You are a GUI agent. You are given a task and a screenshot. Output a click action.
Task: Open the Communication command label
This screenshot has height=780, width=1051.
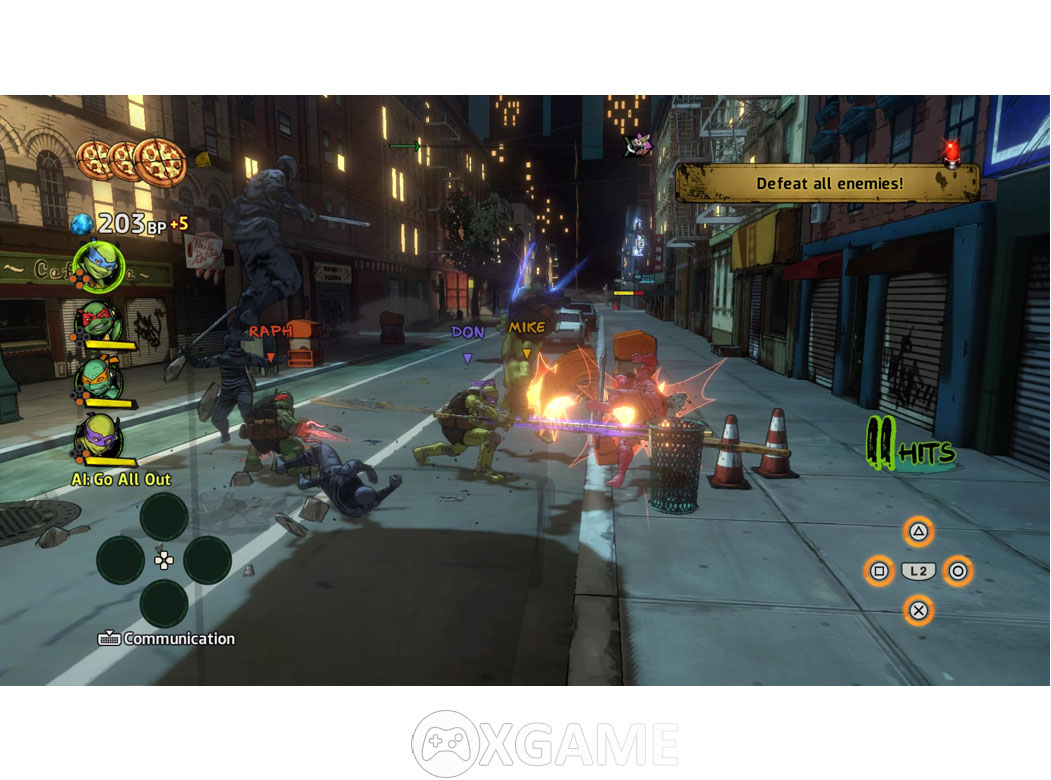point(168,639)
